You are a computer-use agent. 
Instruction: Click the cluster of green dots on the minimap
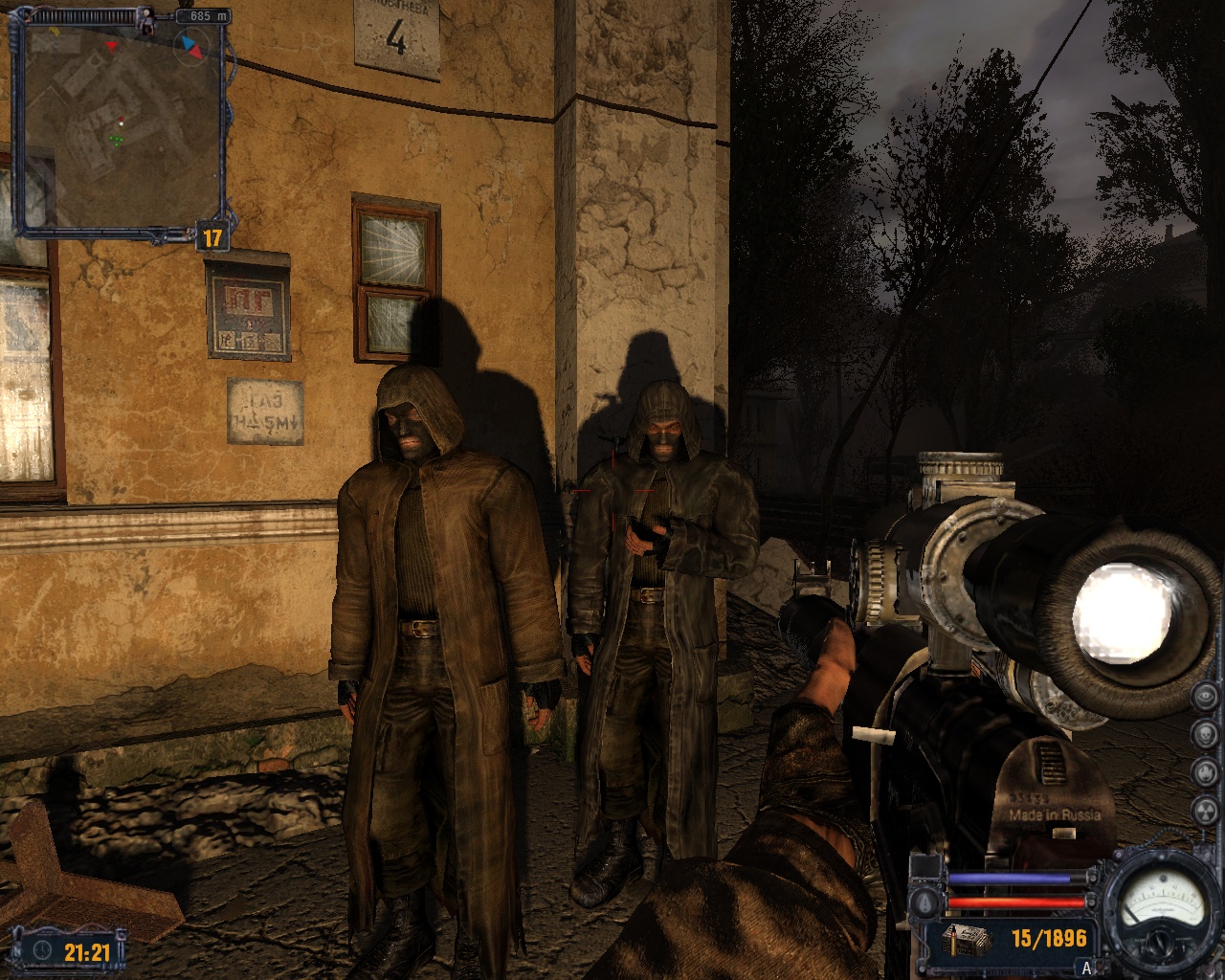[x=117, y=141]
